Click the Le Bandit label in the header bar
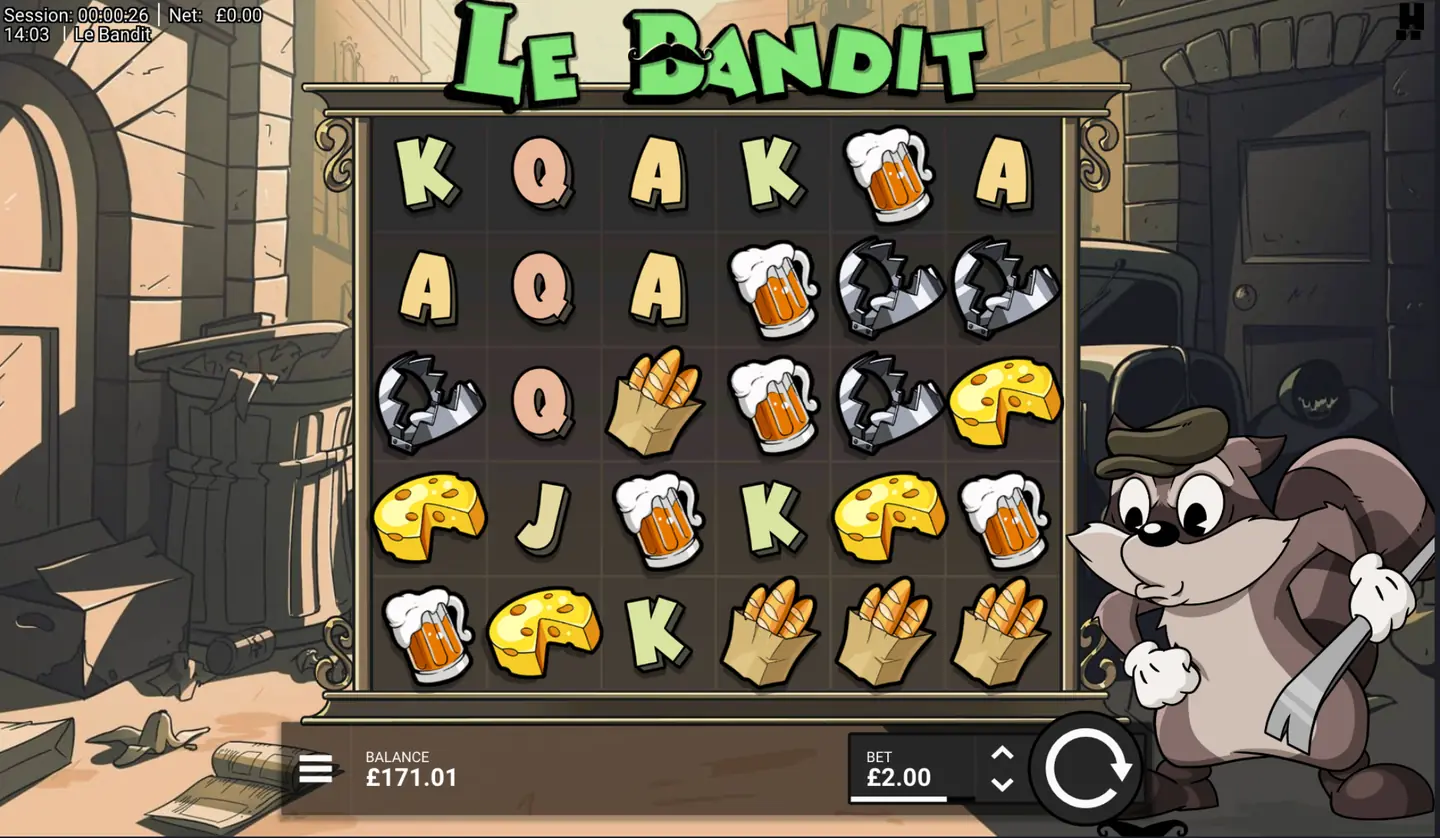Screen dimensions: 1440x838 [x=111, y=33]
